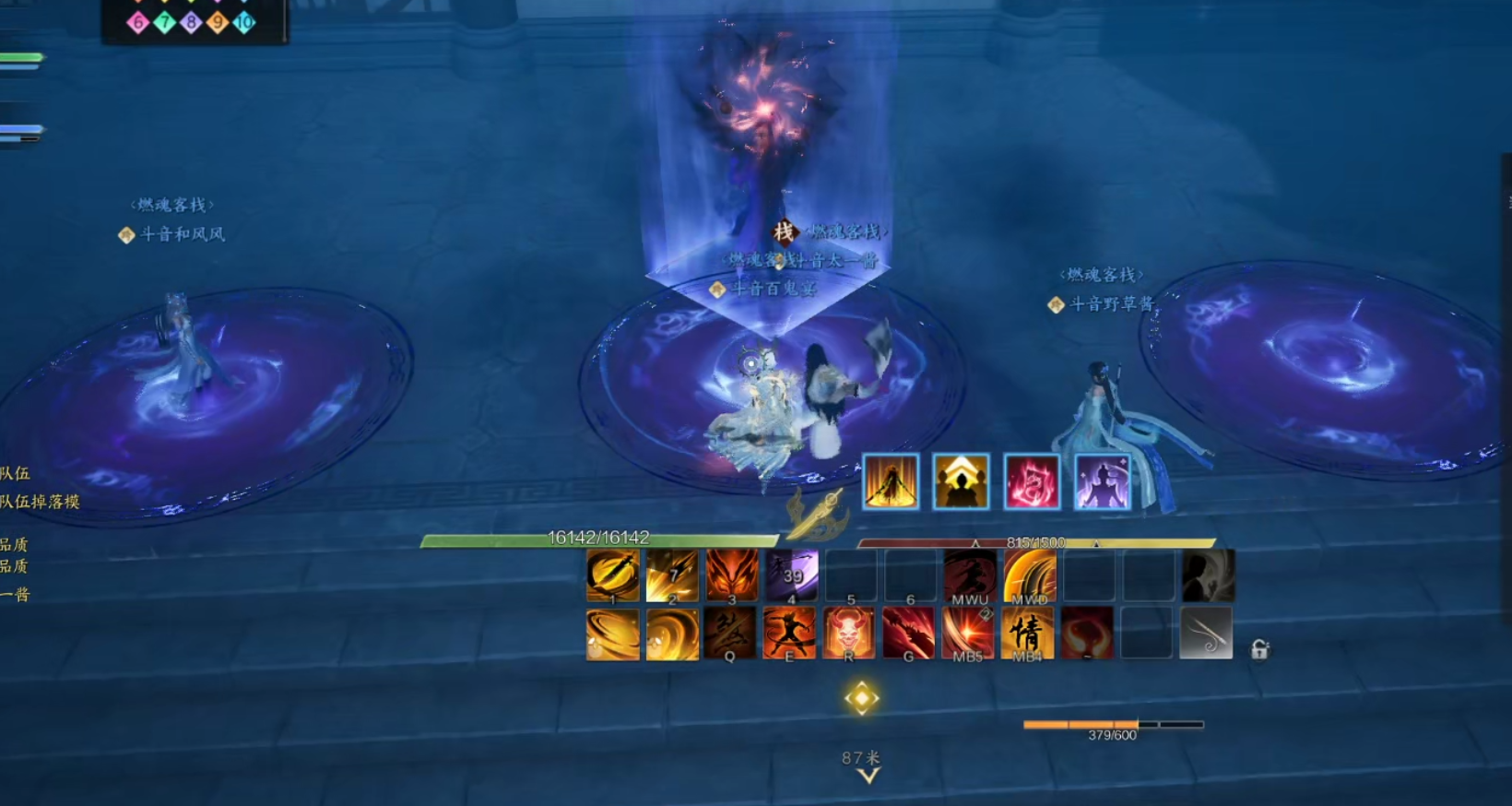This screenshot has height=806, width=1512.
Task: Select the grey hairpin needle slot
Action: [1206, 633]
